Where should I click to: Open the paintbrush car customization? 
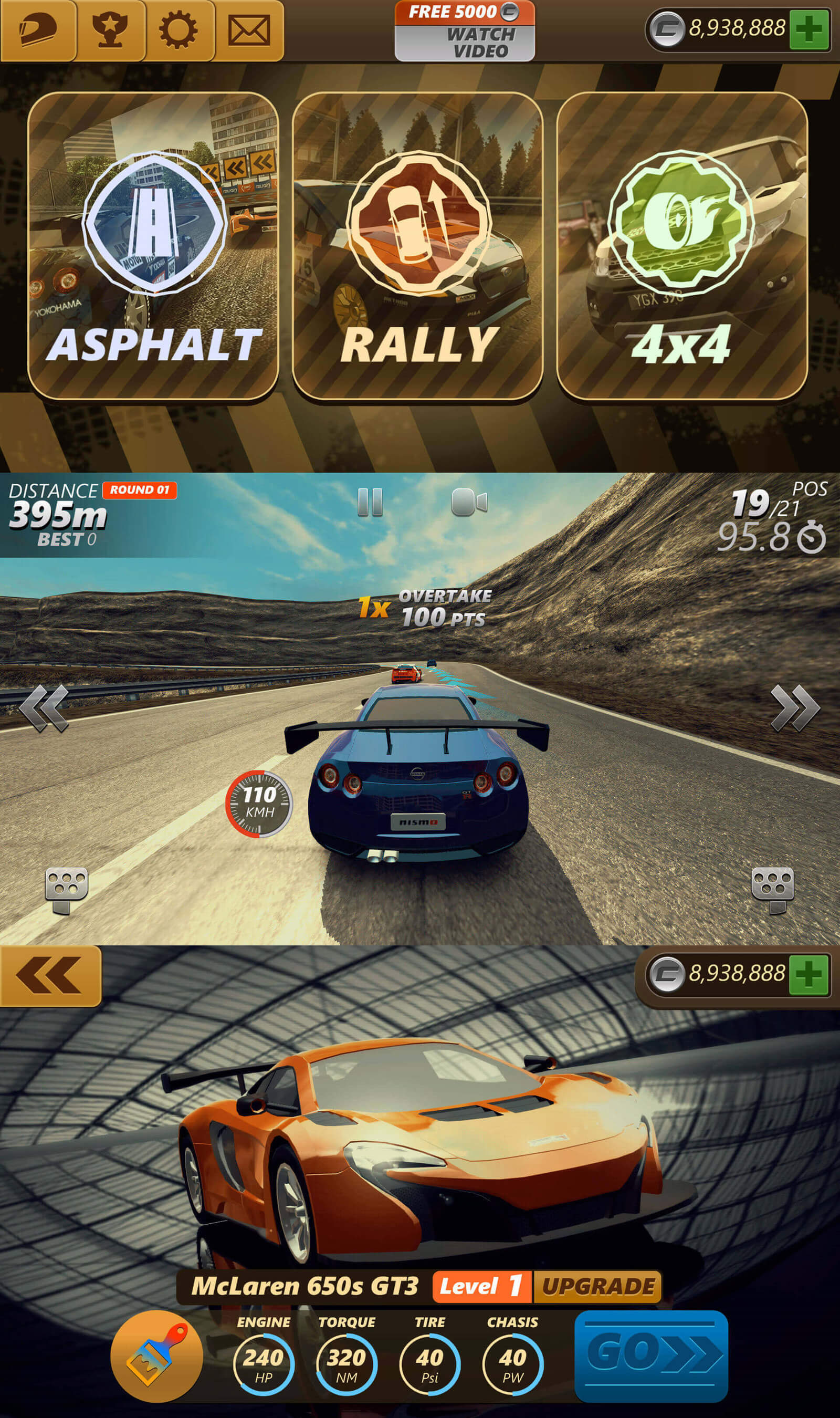point(156,1356)
